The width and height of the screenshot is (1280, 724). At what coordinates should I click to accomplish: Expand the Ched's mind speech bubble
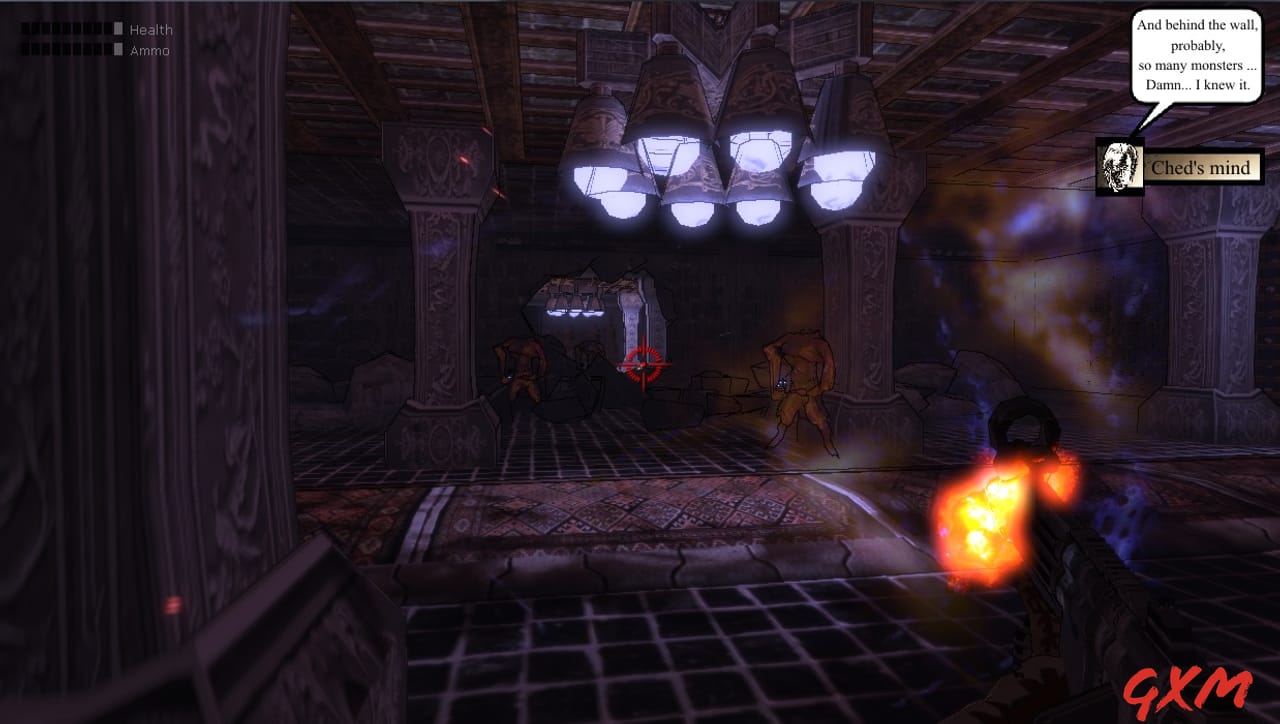coord(1196,55)
